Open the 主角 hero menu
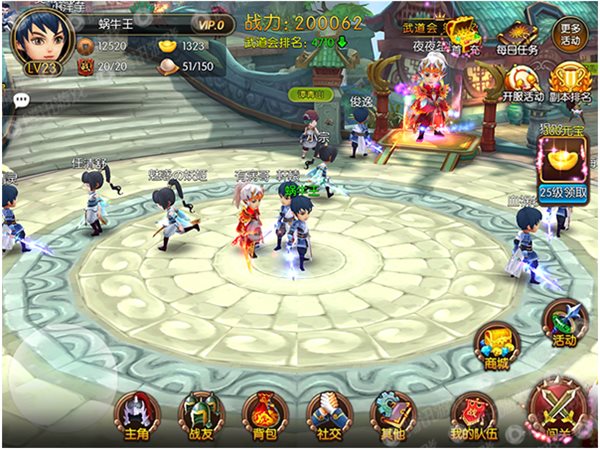 (136, 412)
